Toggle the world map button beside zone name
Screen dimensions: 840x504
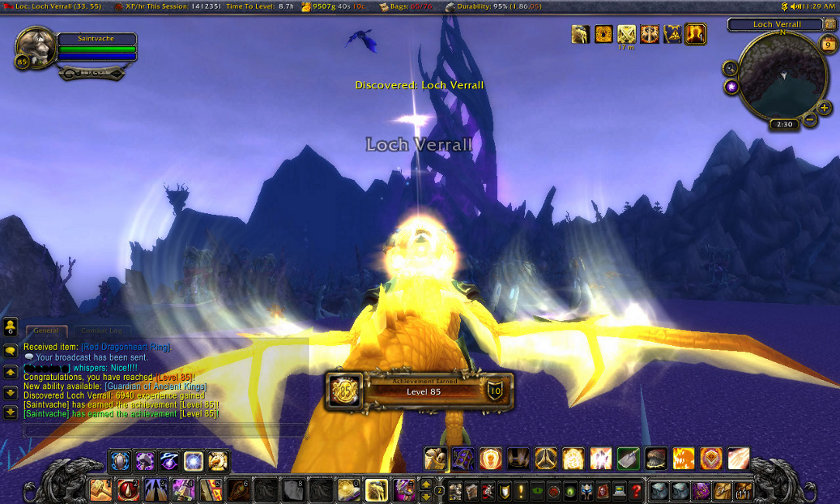pos(829,25)
